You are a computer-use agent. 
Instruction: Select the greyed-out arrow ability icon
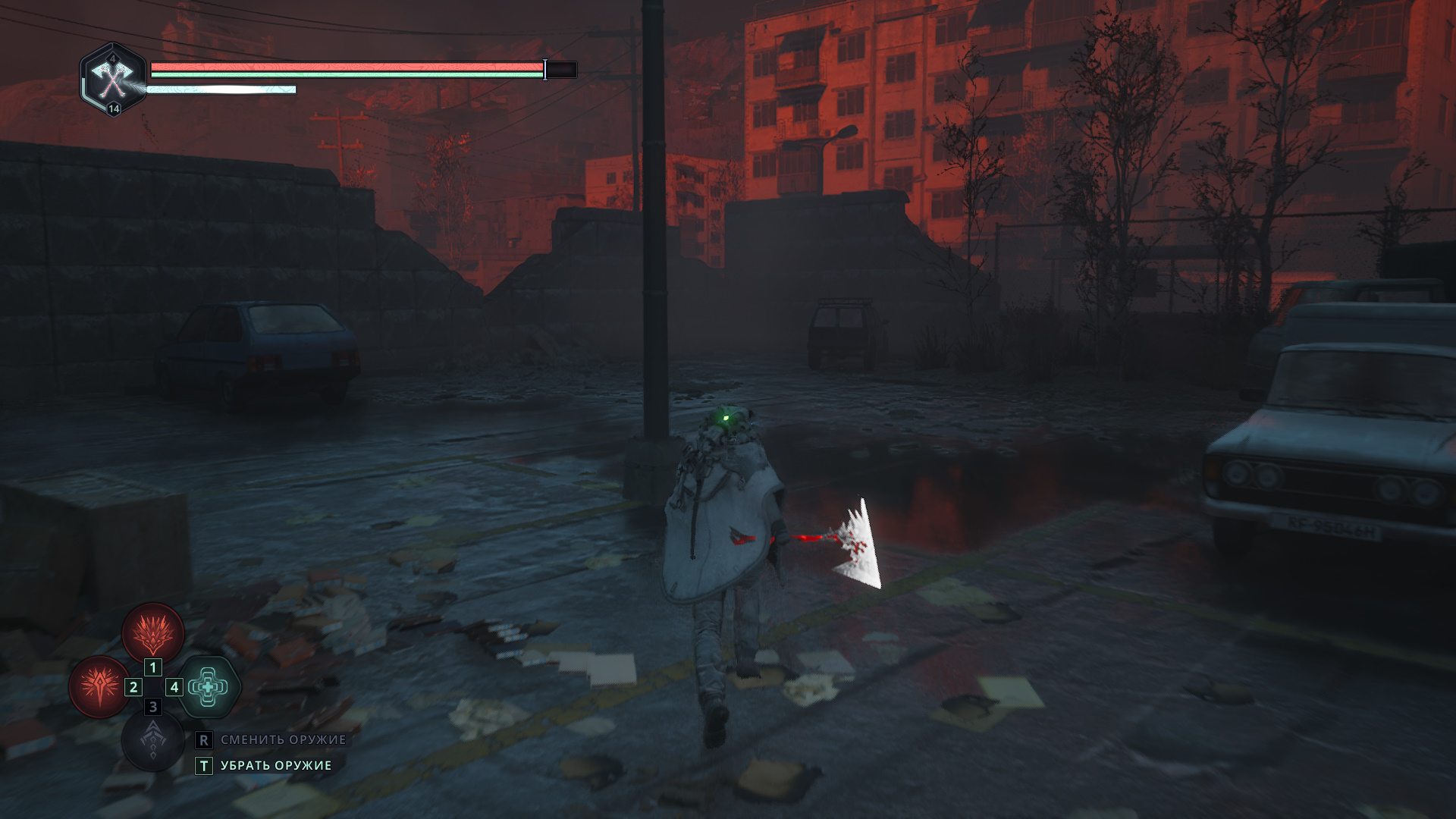point(153,741)
